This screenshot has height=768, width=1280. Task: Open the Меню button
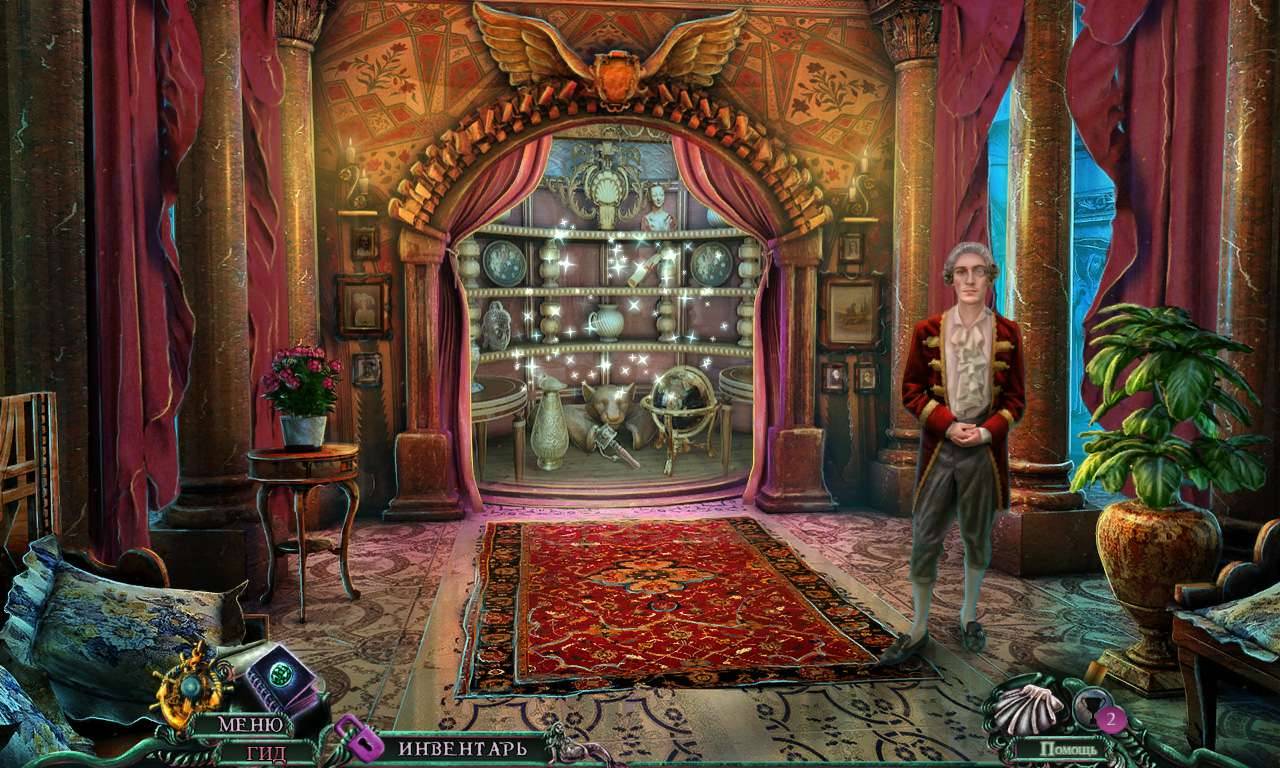point(244,724)
